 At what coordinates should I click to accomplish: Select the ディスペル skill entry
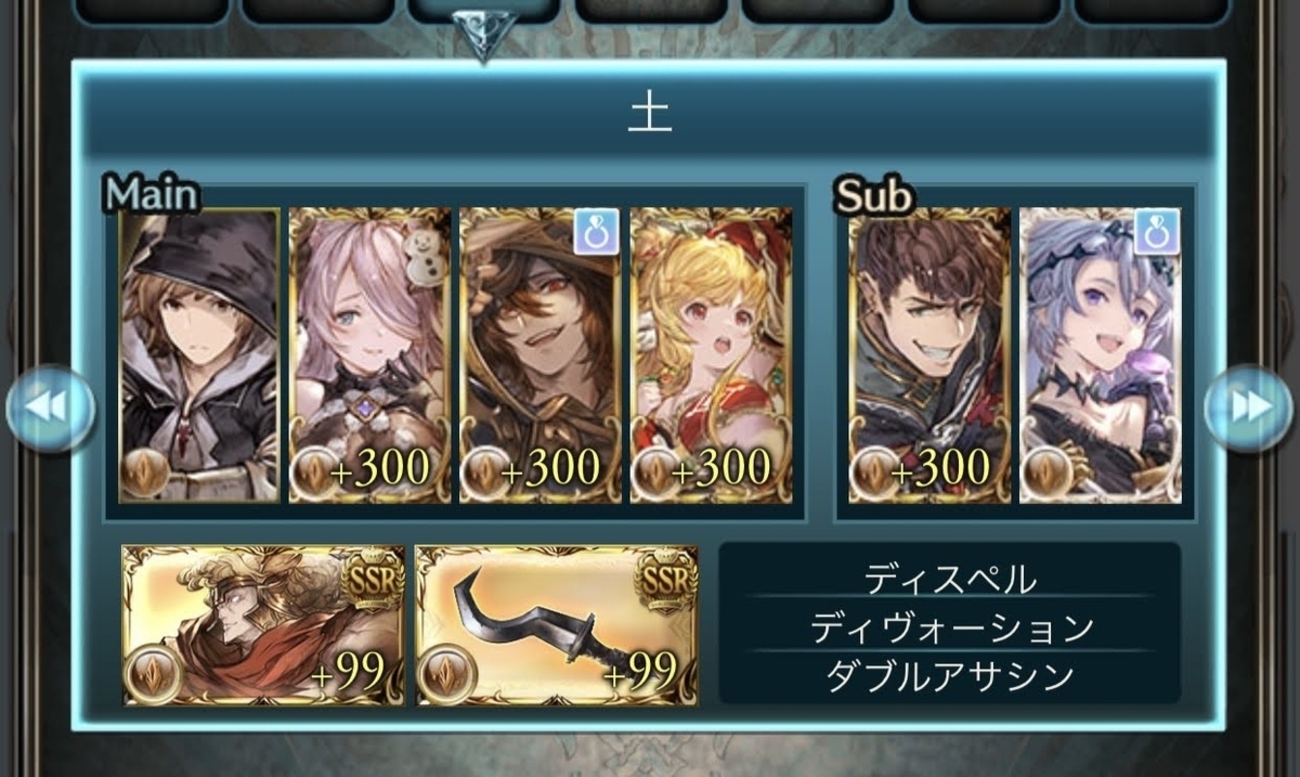(x=950, y=578)
